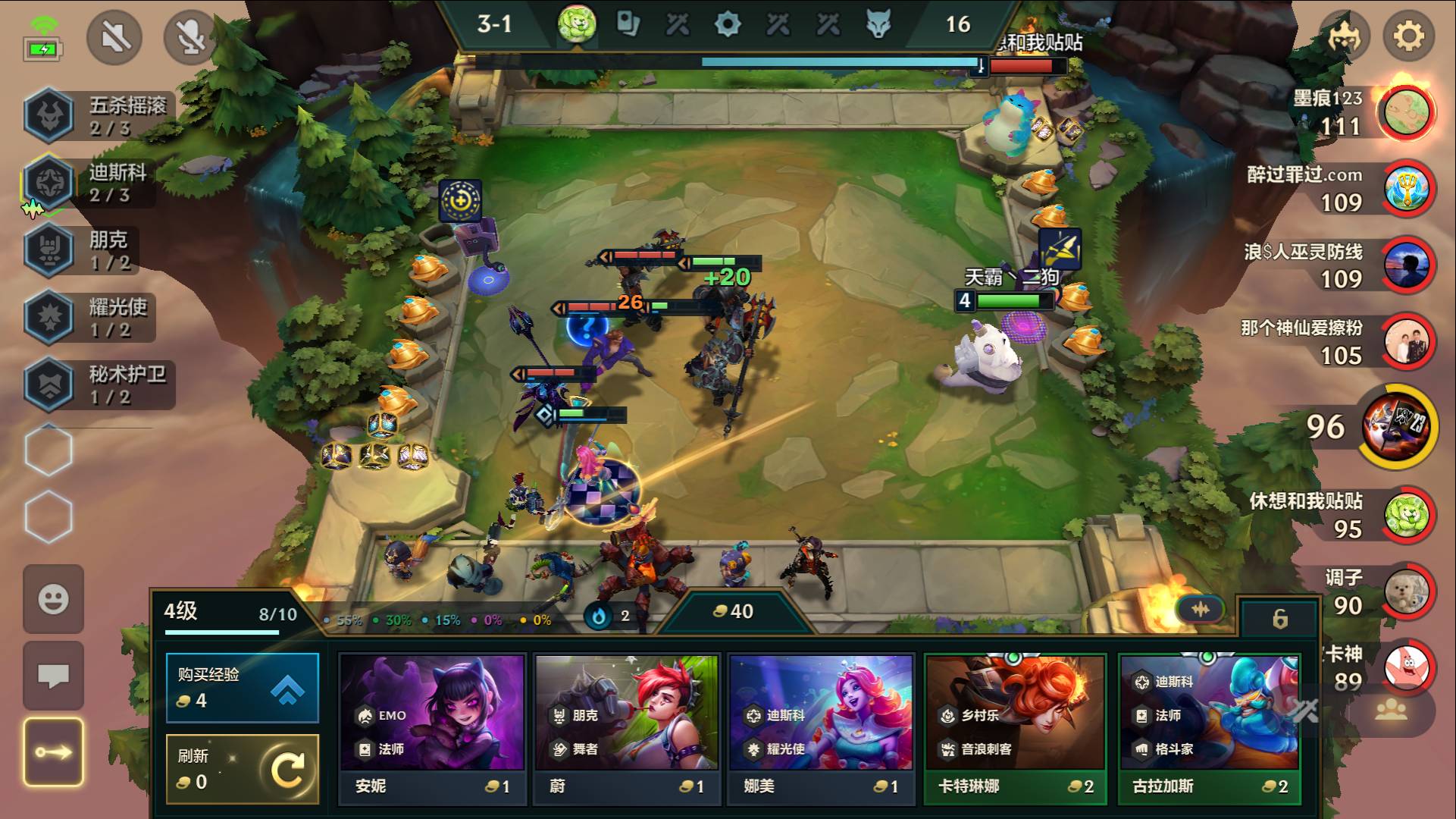
Task: Open the settings gear
Action: click(1408, 36)
